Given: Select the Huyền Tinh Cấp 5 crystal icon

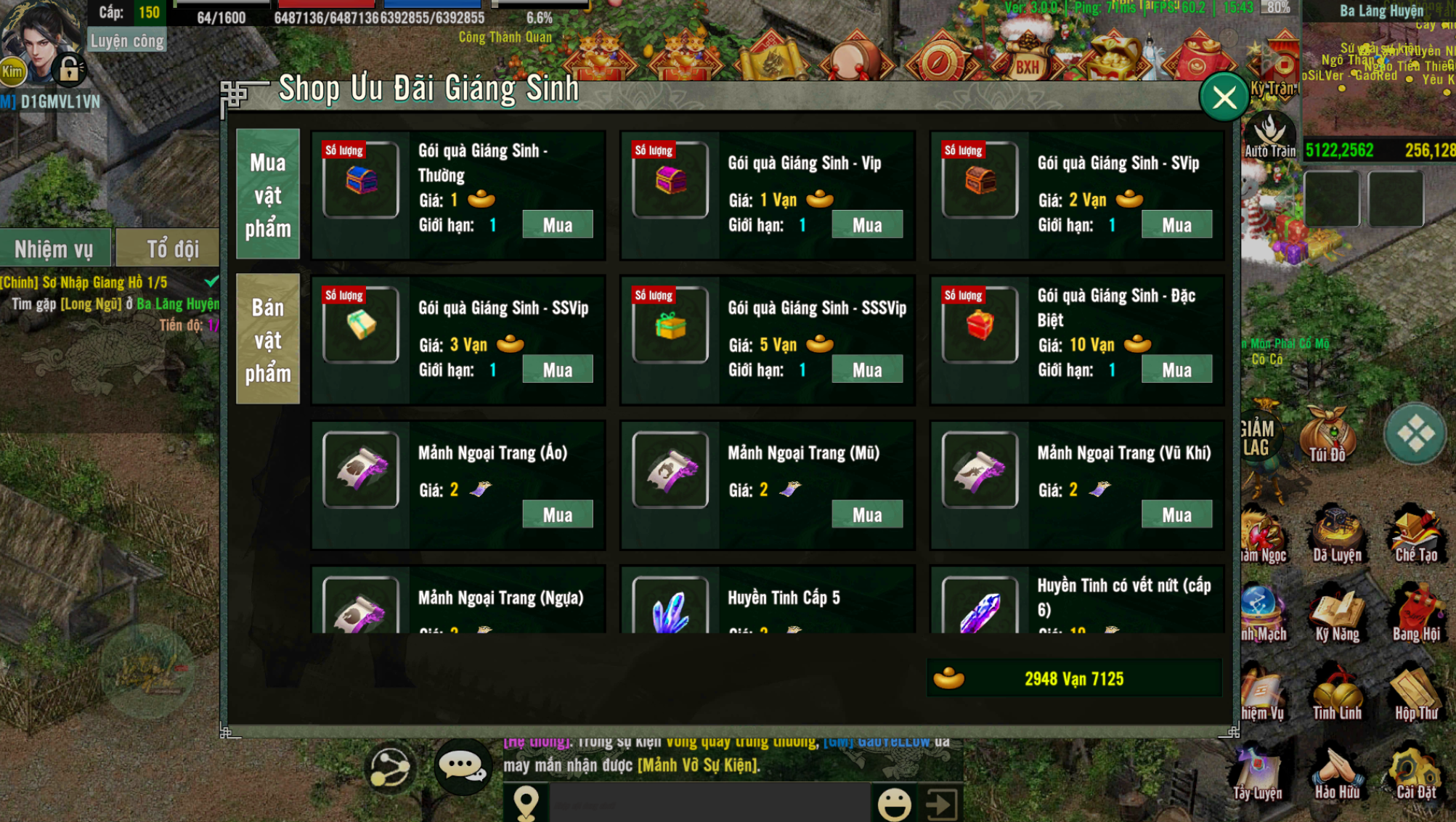Looking at the screenshot, I should pos(670,609).
